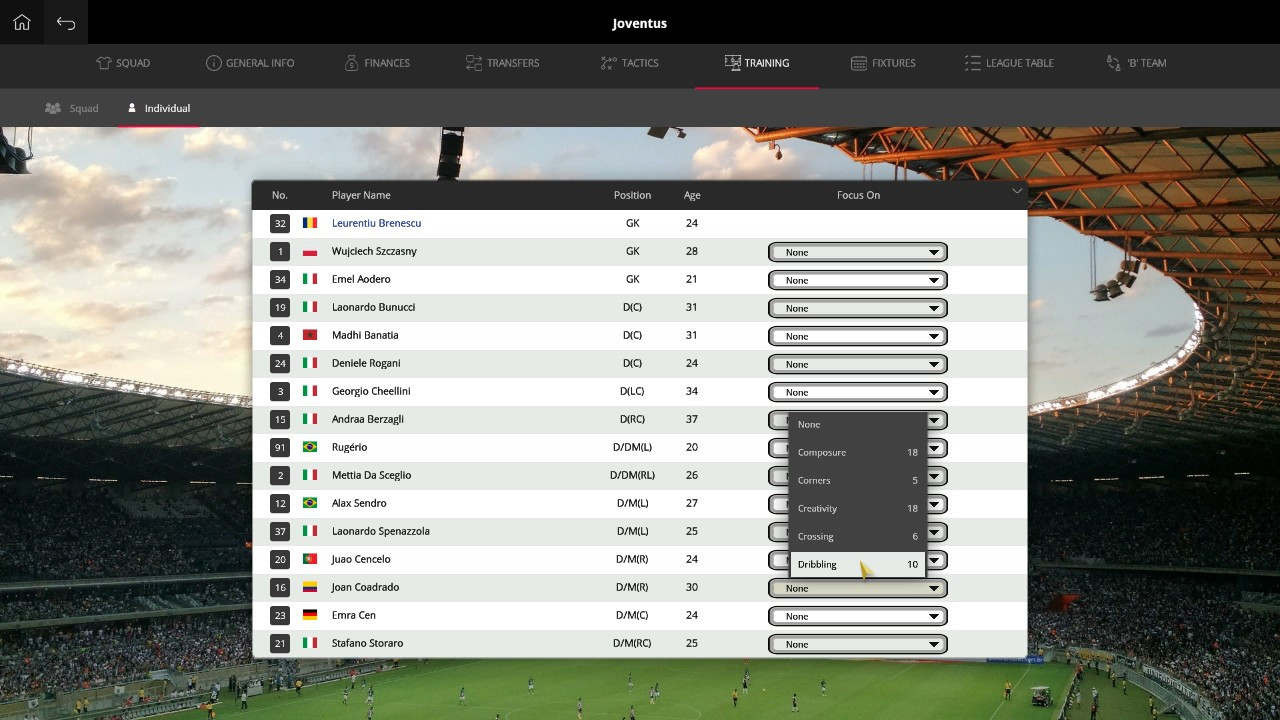Image resolution: width=1280 pixels, height=720 pixels.
Task: Click the Finances money icon
Action: pos(351,62)
